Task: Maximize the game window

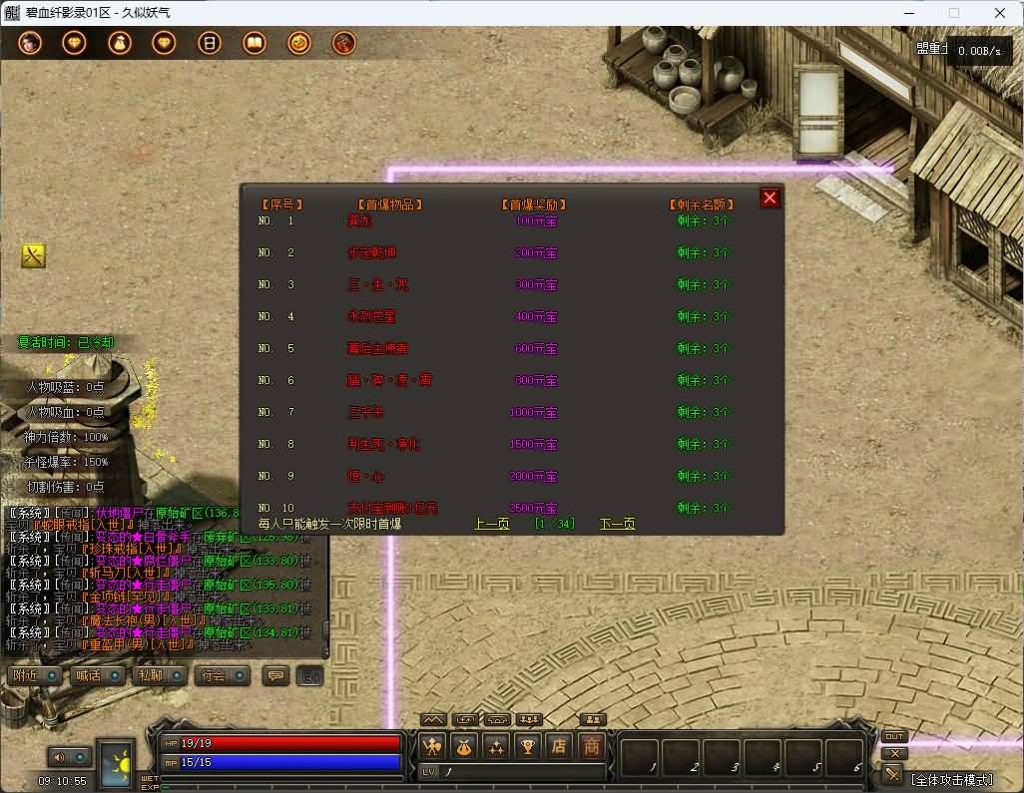Action: pyautogui.click(x=953, y=13)
